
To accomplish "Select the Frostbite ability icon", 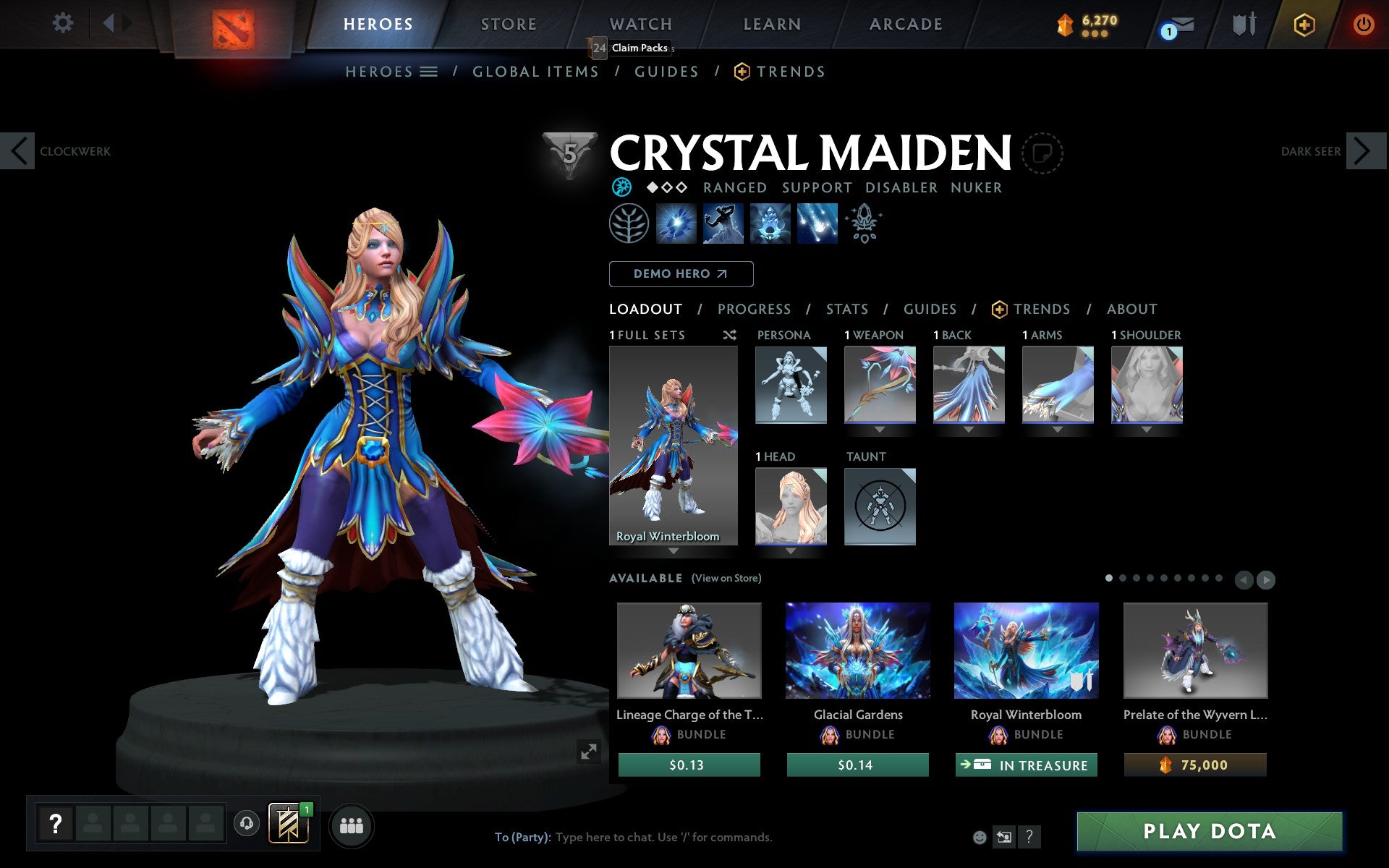I will (x=723, y=224).
